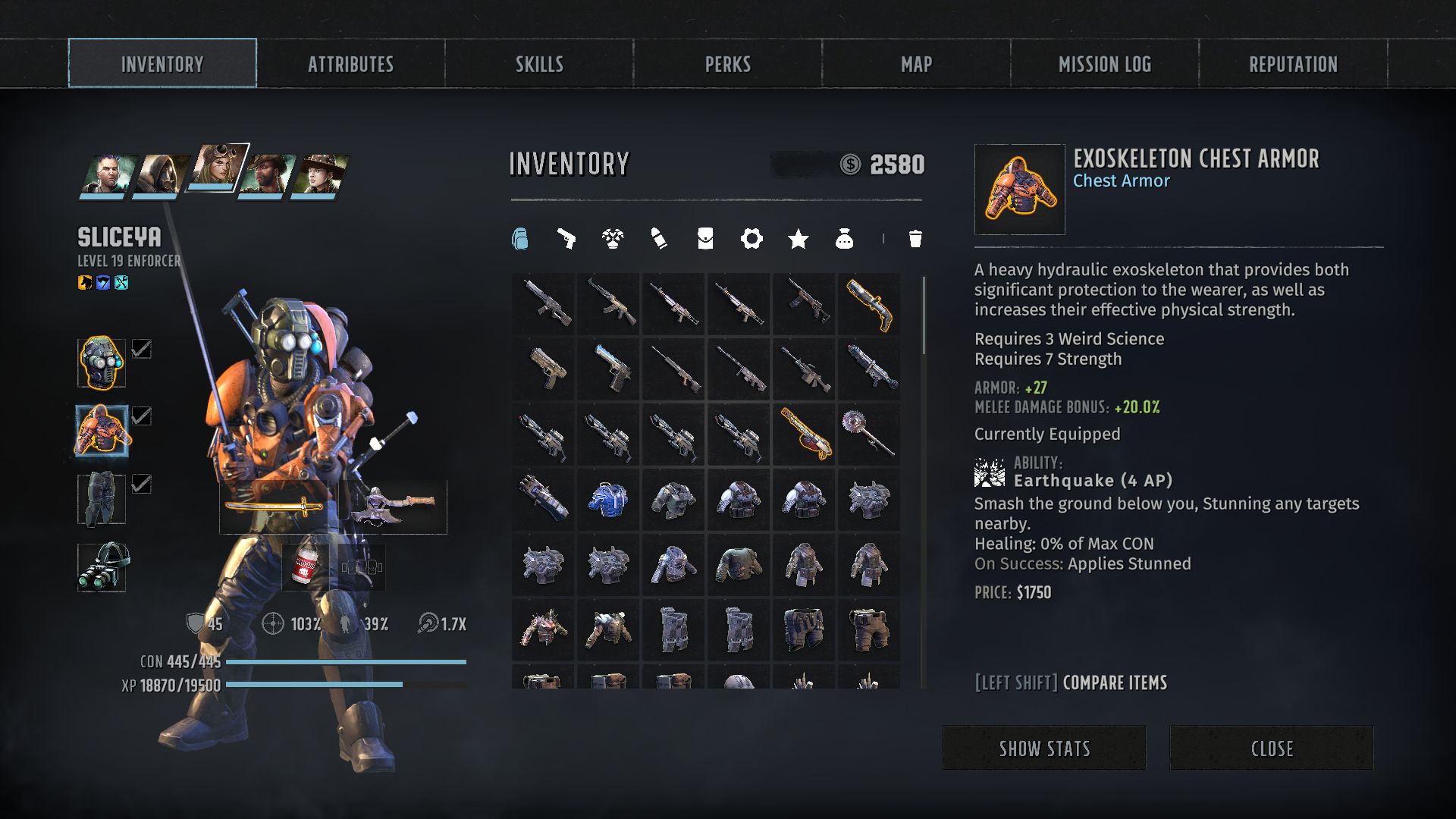The height and width of the screenshot is (819, 1456).
Task: Select the circular saw blade weapon
Action: point(869,434)
